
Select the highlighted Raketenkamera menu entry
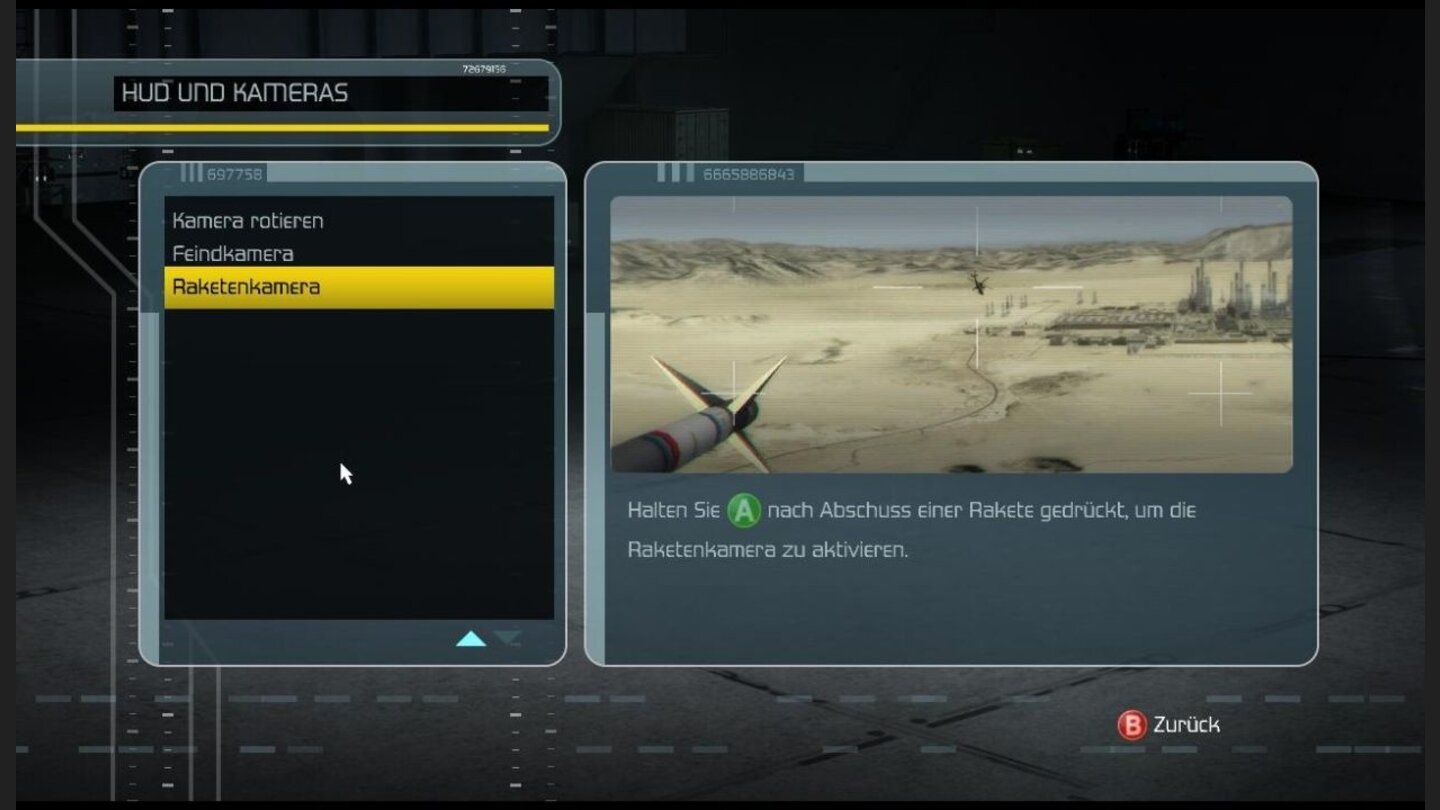point(246,286)
